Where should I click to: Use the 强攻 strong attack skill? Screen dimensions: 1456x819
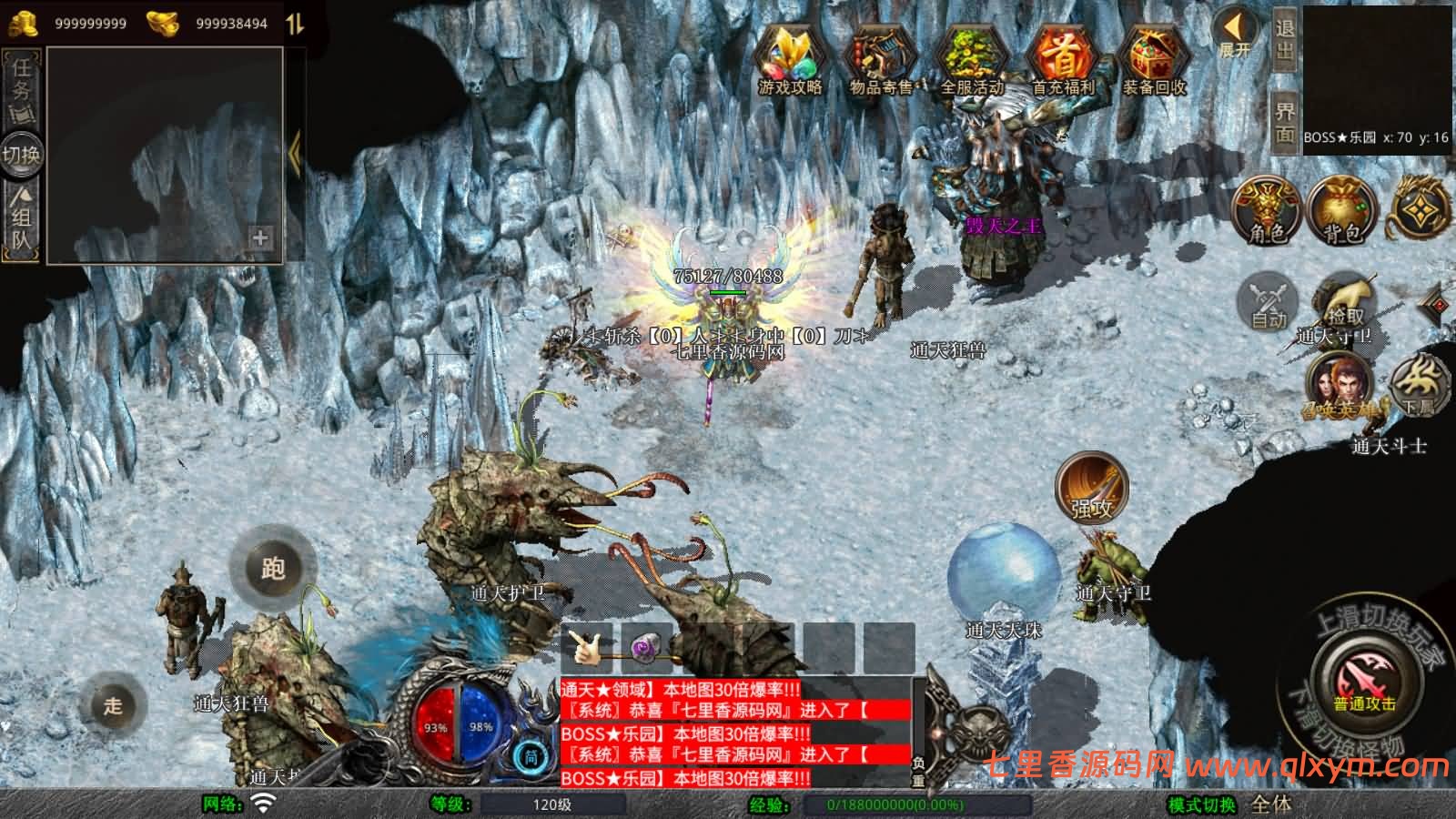1091,488
